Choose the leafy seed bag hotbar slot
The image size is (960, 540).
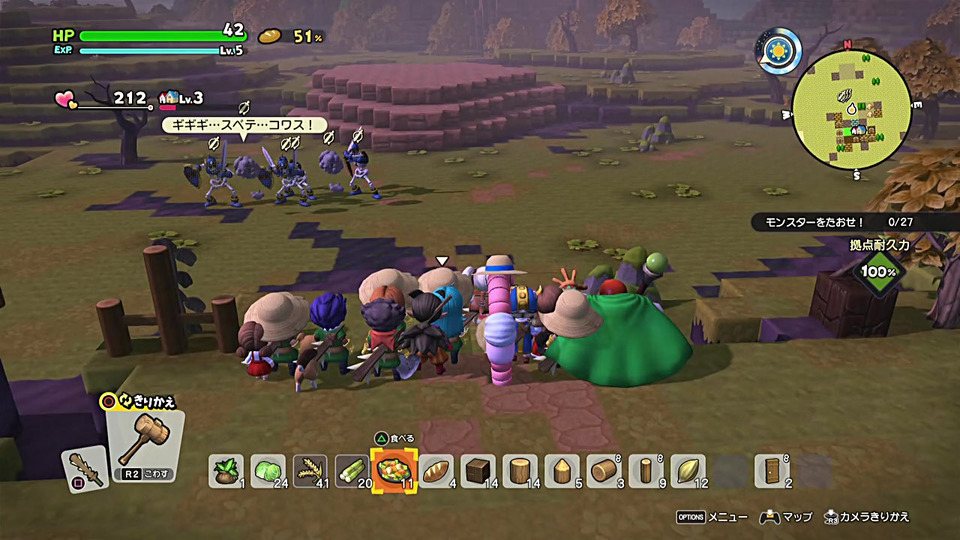225,470
